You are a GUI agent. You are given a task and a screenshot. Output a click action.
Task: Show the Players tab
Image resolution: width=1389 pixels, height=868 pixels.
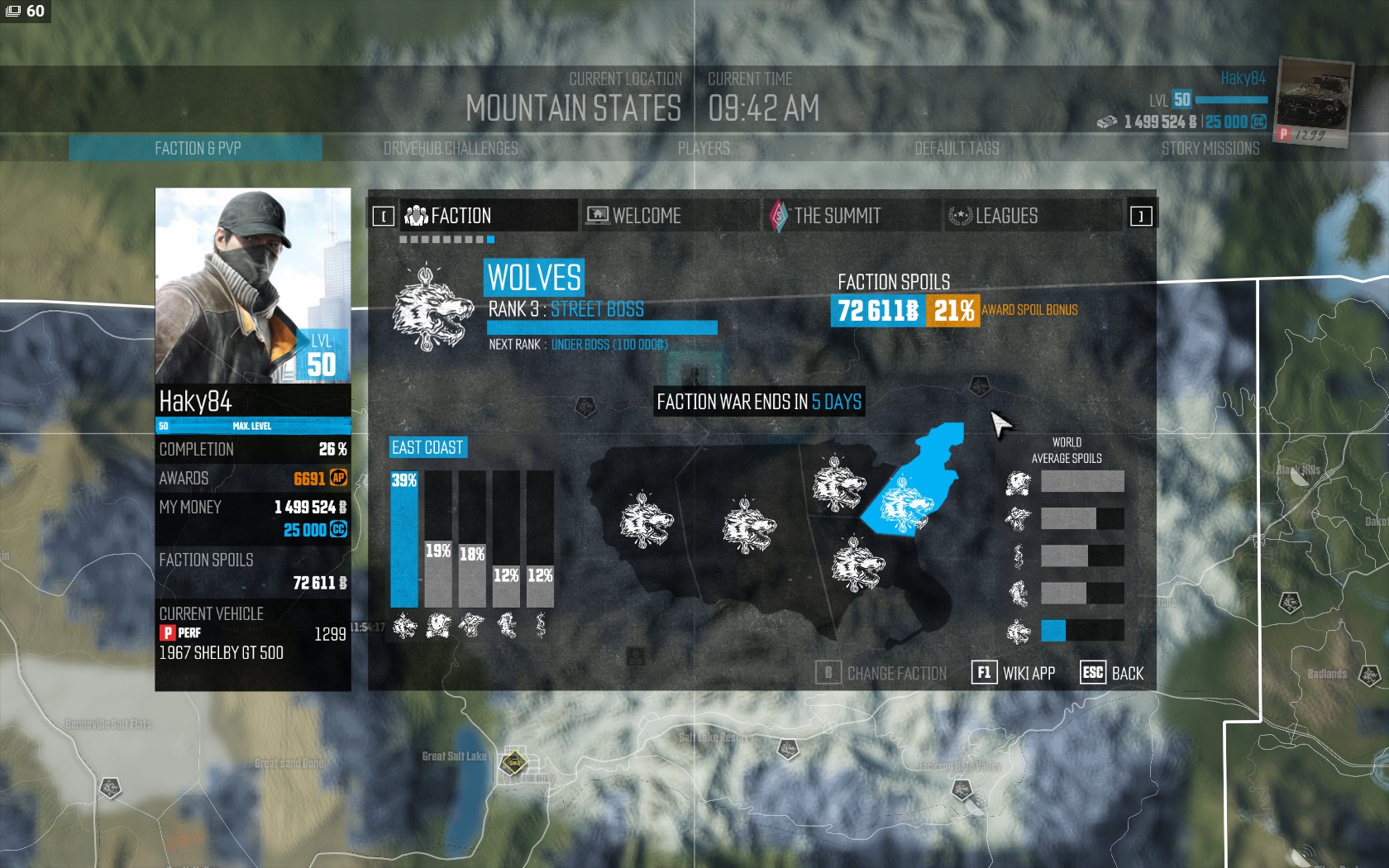pos(704,149)
